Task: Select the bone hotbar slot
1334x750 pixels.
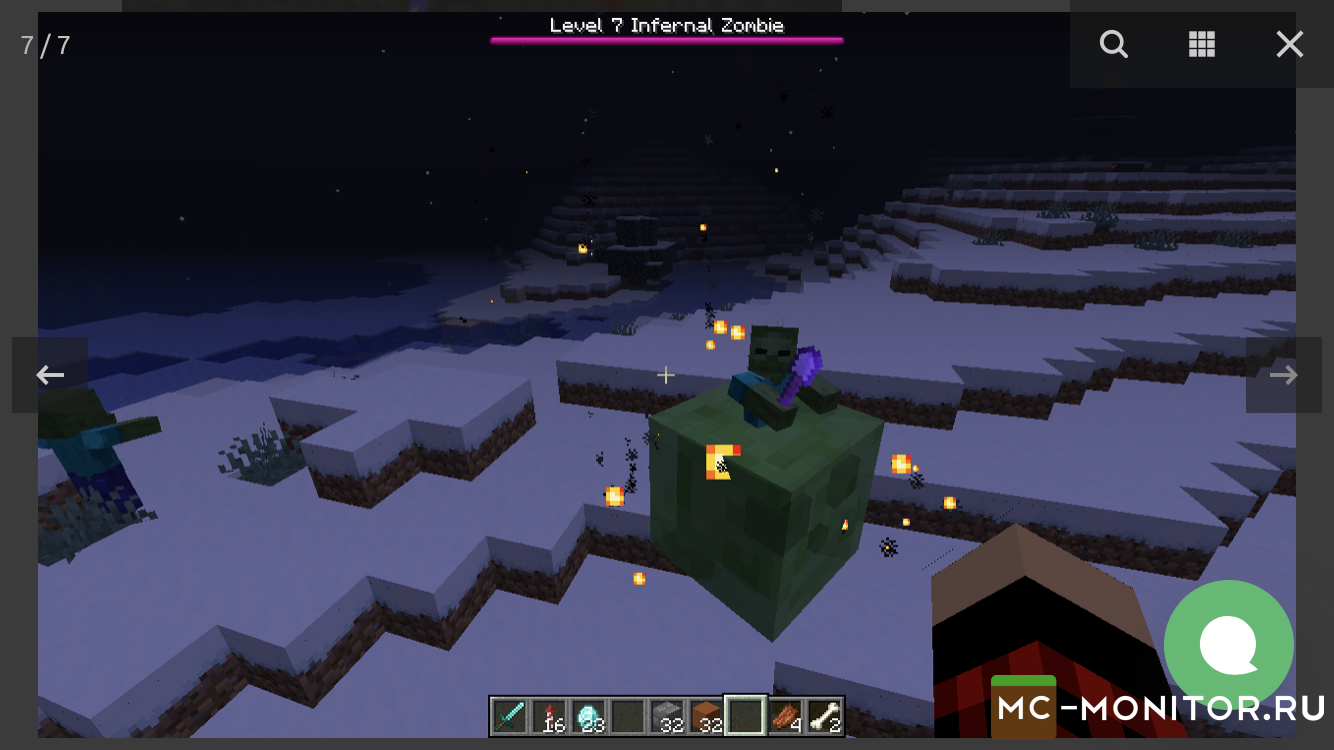Action: [x=824, y=716]
